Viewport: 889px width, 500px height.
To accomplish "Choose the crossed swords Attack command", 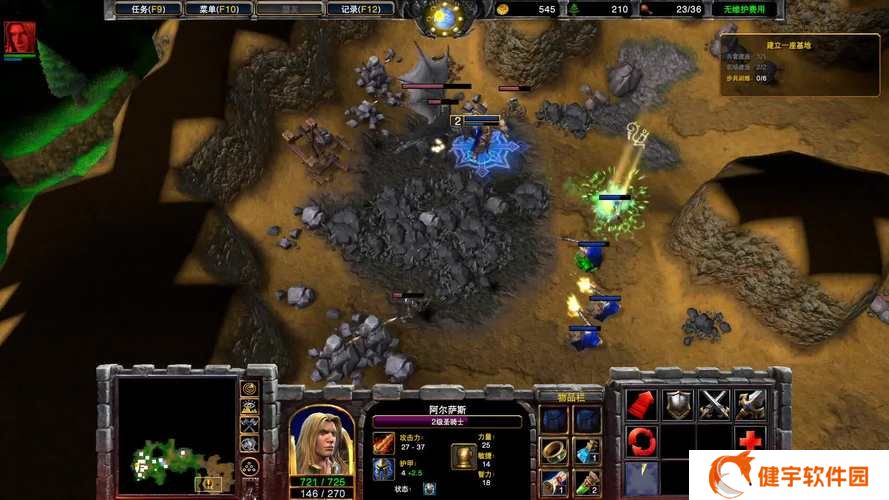I will 714,404.
